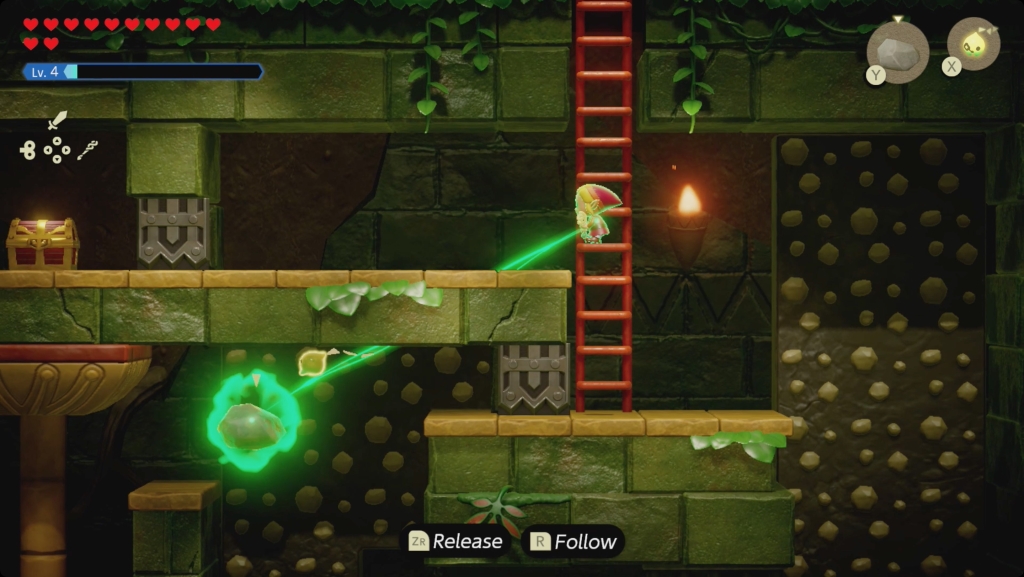Select the wind-up key automaton icon

tap(28, 151)
